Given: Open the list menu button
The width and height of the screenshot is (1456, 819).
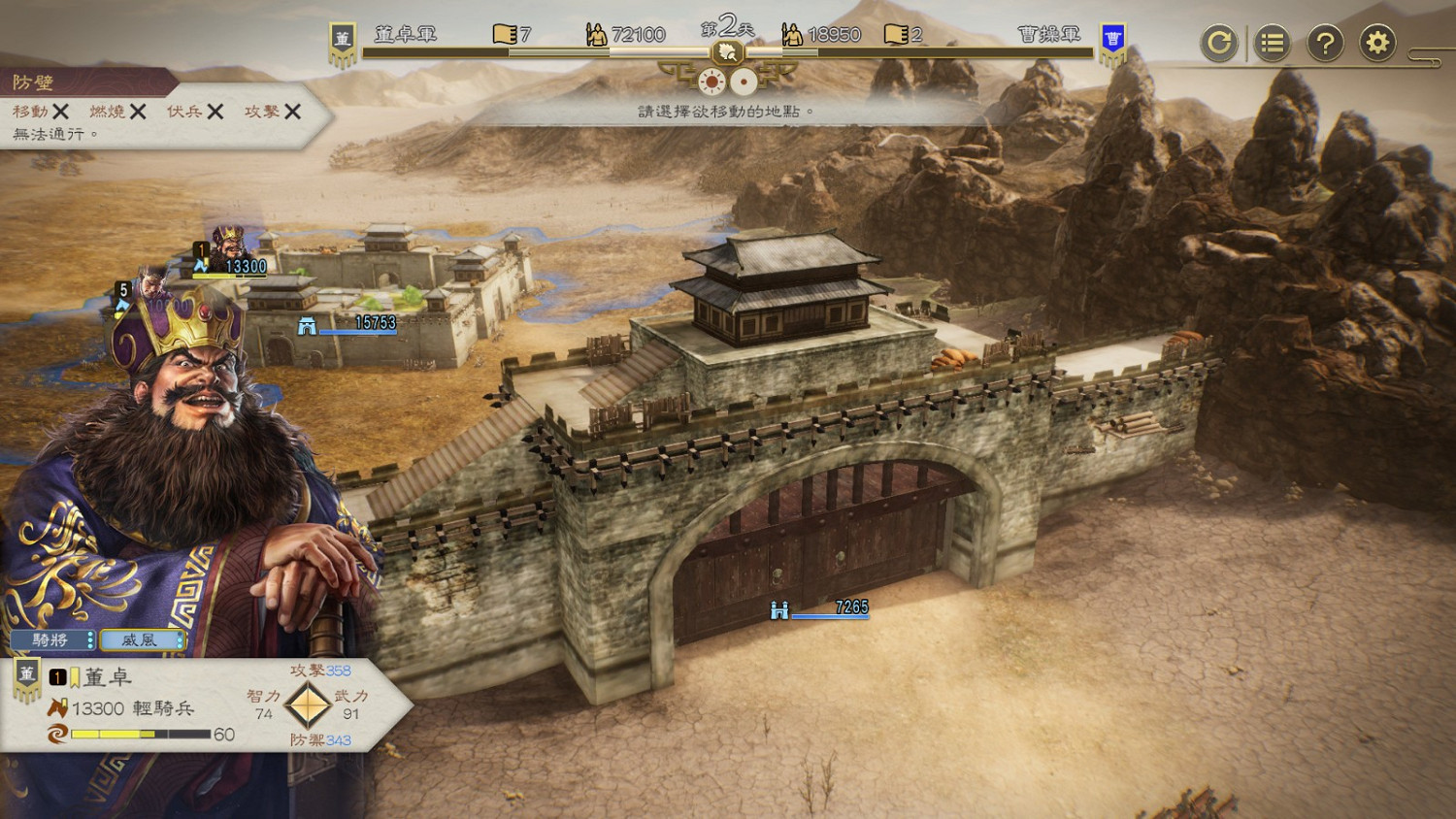Looking at the screenshot, I should (1272, 43).
